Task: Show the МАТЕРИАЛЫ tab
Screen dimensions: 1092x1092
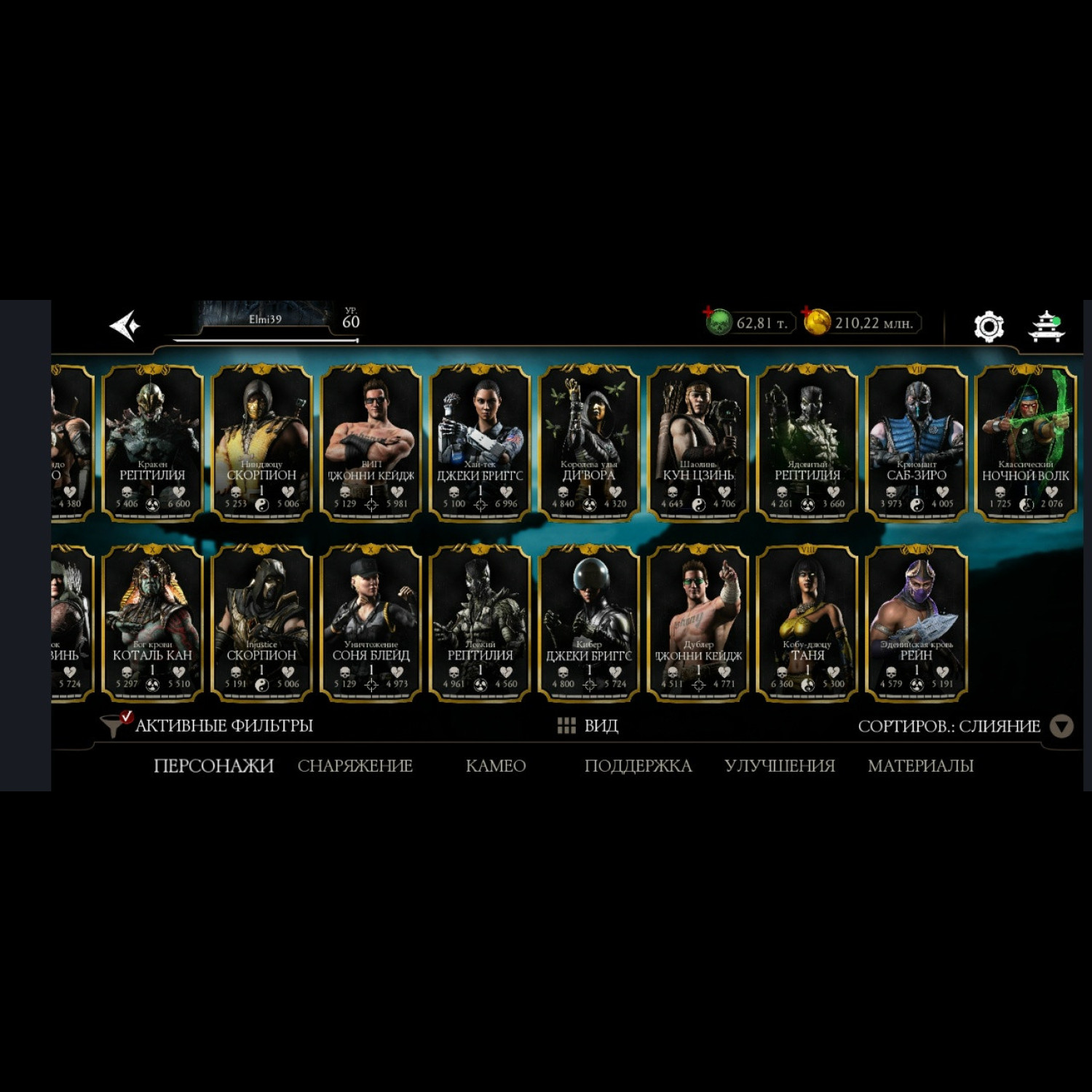Action: pyautogui.click(x=920, y=766)
